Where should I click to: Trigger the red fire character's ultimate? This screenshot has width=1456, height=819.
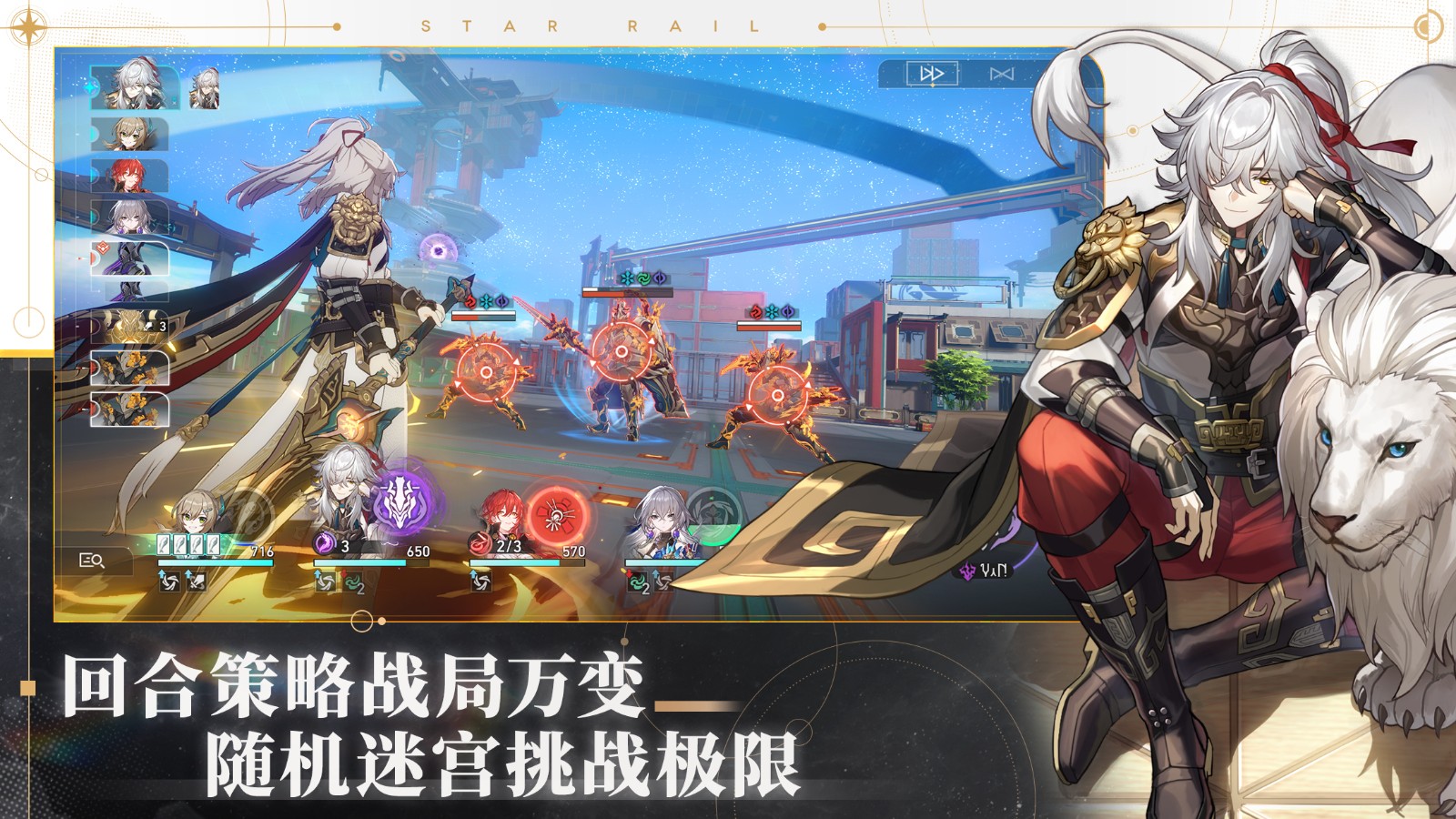click(x=553, y=513)
